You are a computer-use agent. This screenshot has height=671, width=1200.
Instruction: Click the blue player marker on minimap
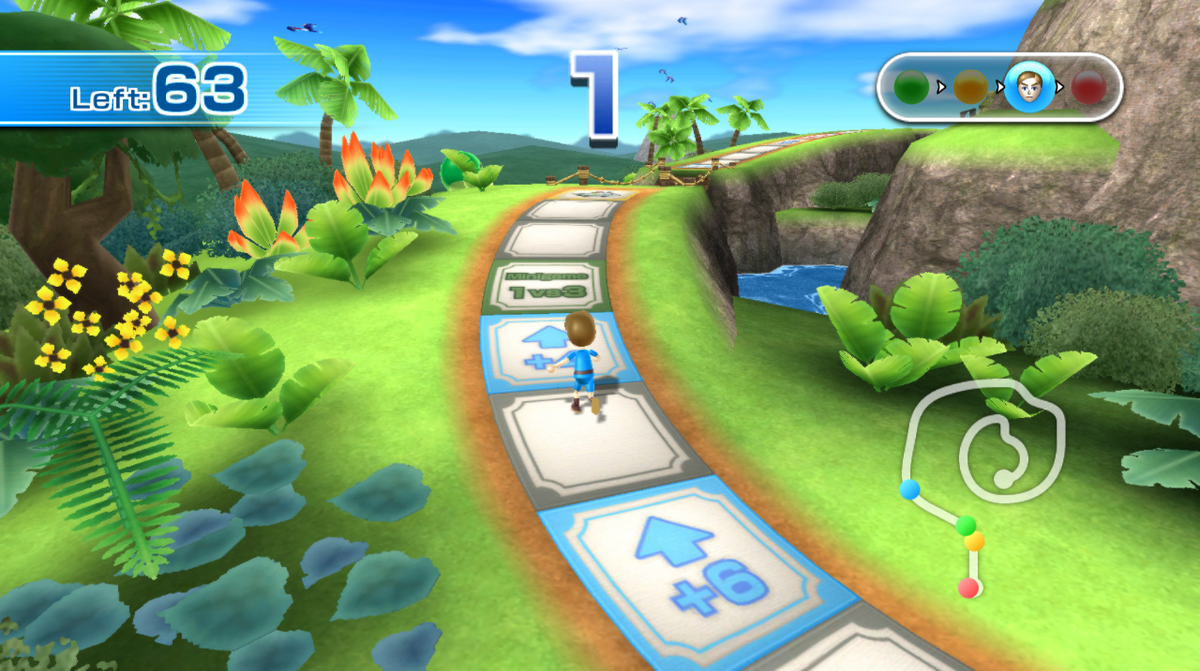pyautogui.click(x=910, y=489)
